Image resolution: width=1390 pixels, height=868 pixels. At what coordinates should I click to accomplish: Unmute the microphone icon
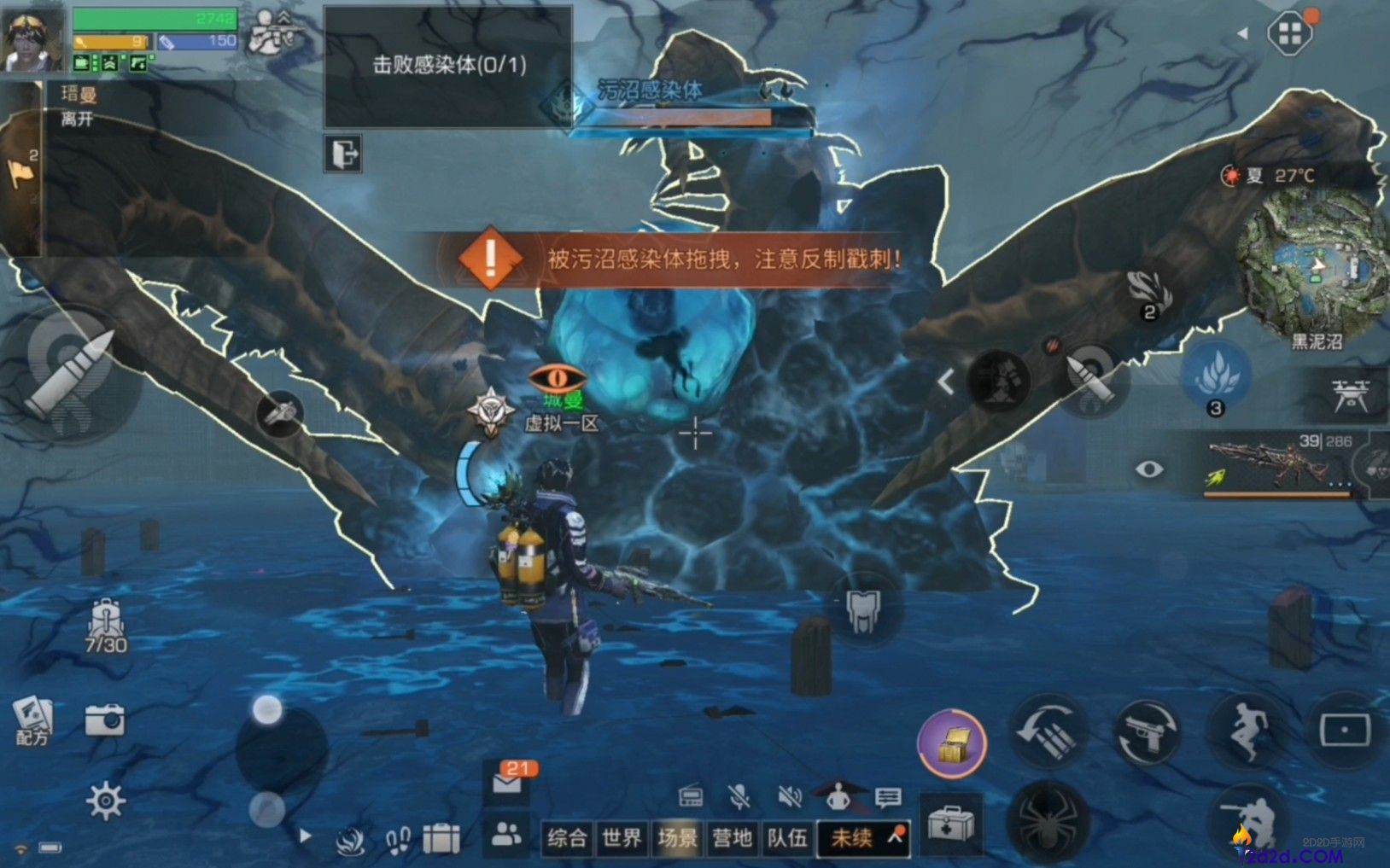(739, 795)
